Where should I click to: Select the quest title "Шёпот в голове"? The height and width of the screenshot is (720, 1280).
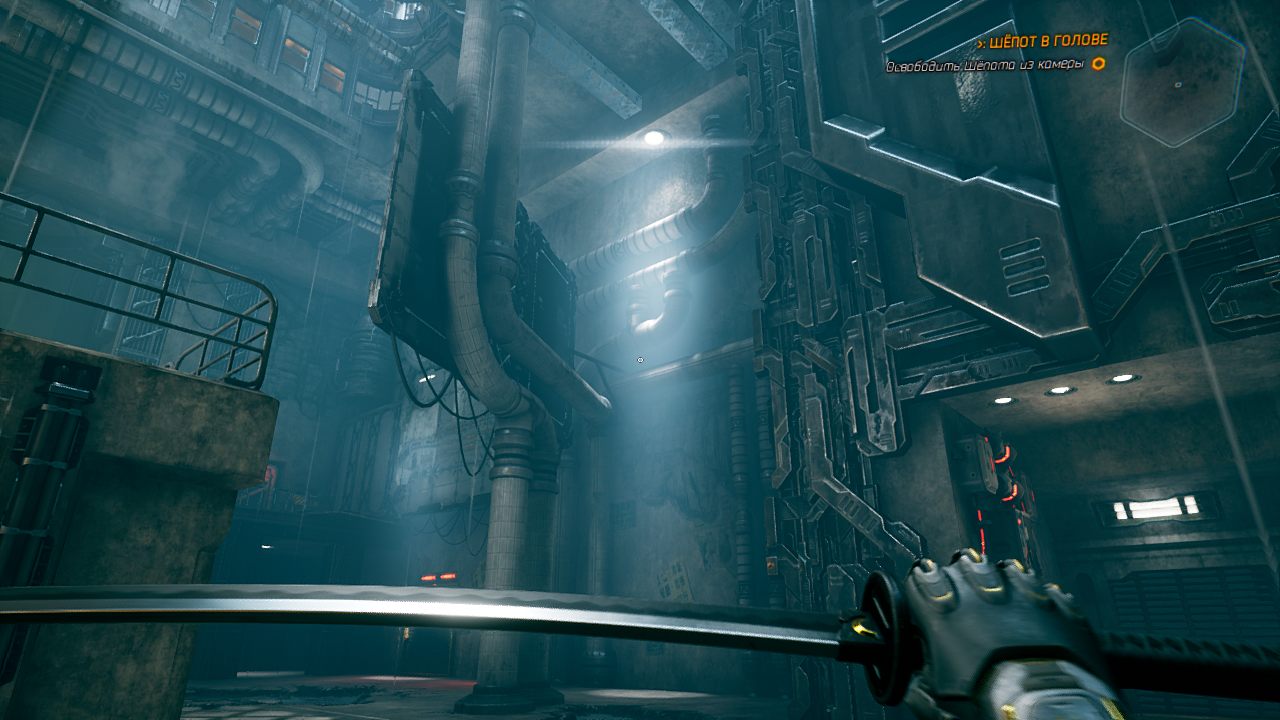pyautogui.click(x=1047, y=41)
